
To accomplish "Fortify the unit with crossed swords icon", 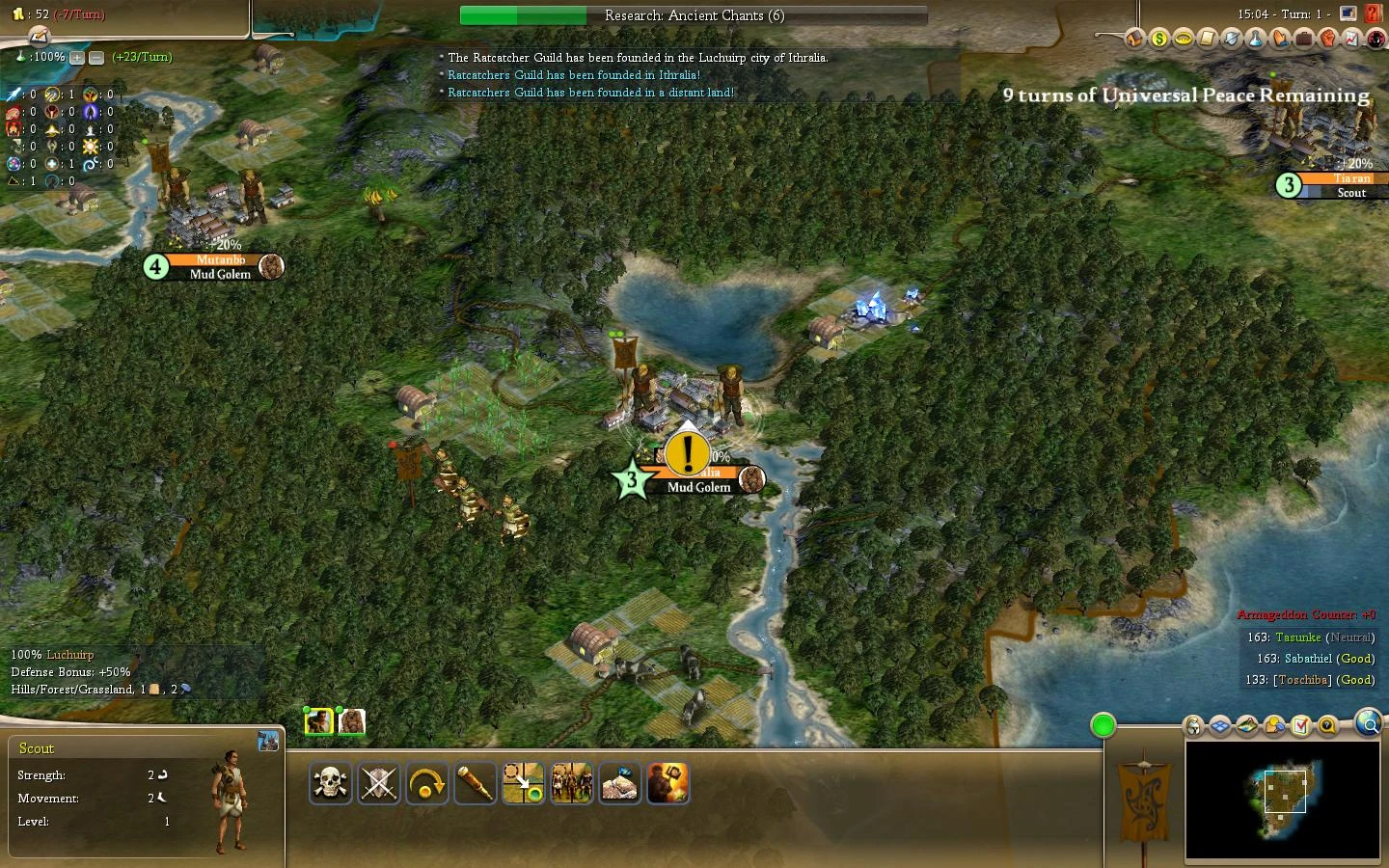I will coord(378,783).
